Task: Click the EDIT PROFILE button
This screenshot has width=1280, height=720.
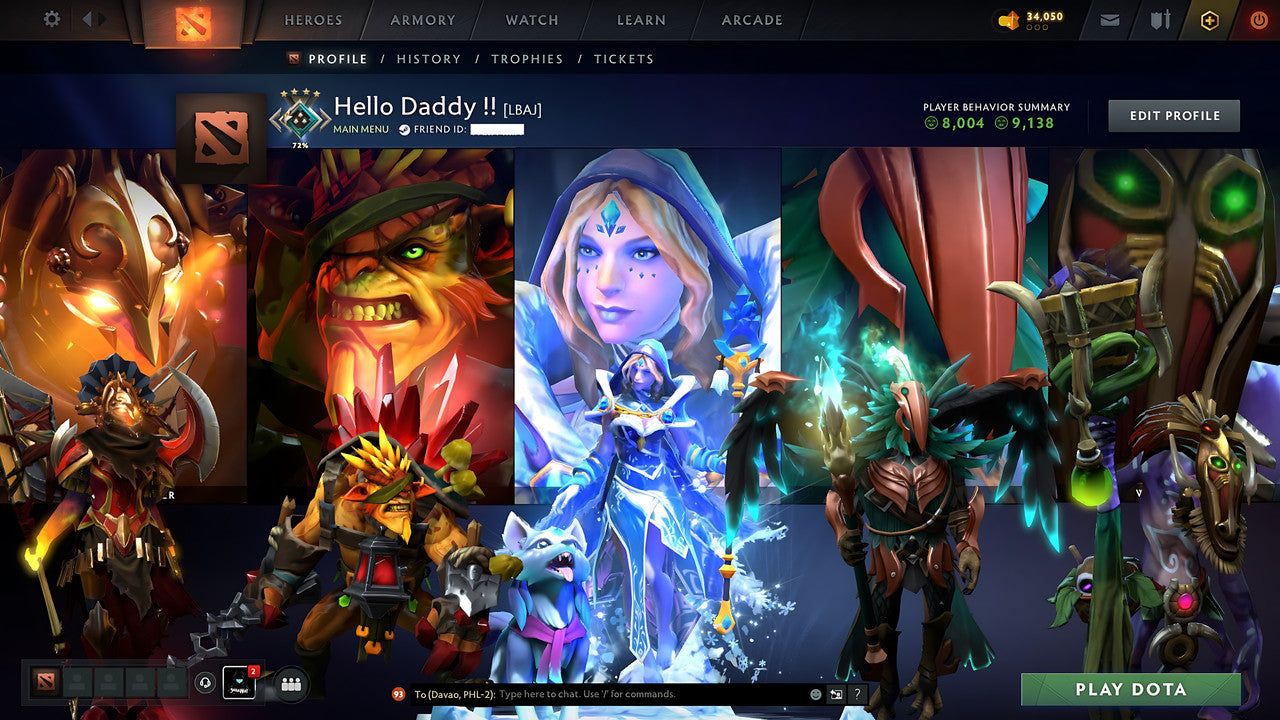Action: point(1173,115)
